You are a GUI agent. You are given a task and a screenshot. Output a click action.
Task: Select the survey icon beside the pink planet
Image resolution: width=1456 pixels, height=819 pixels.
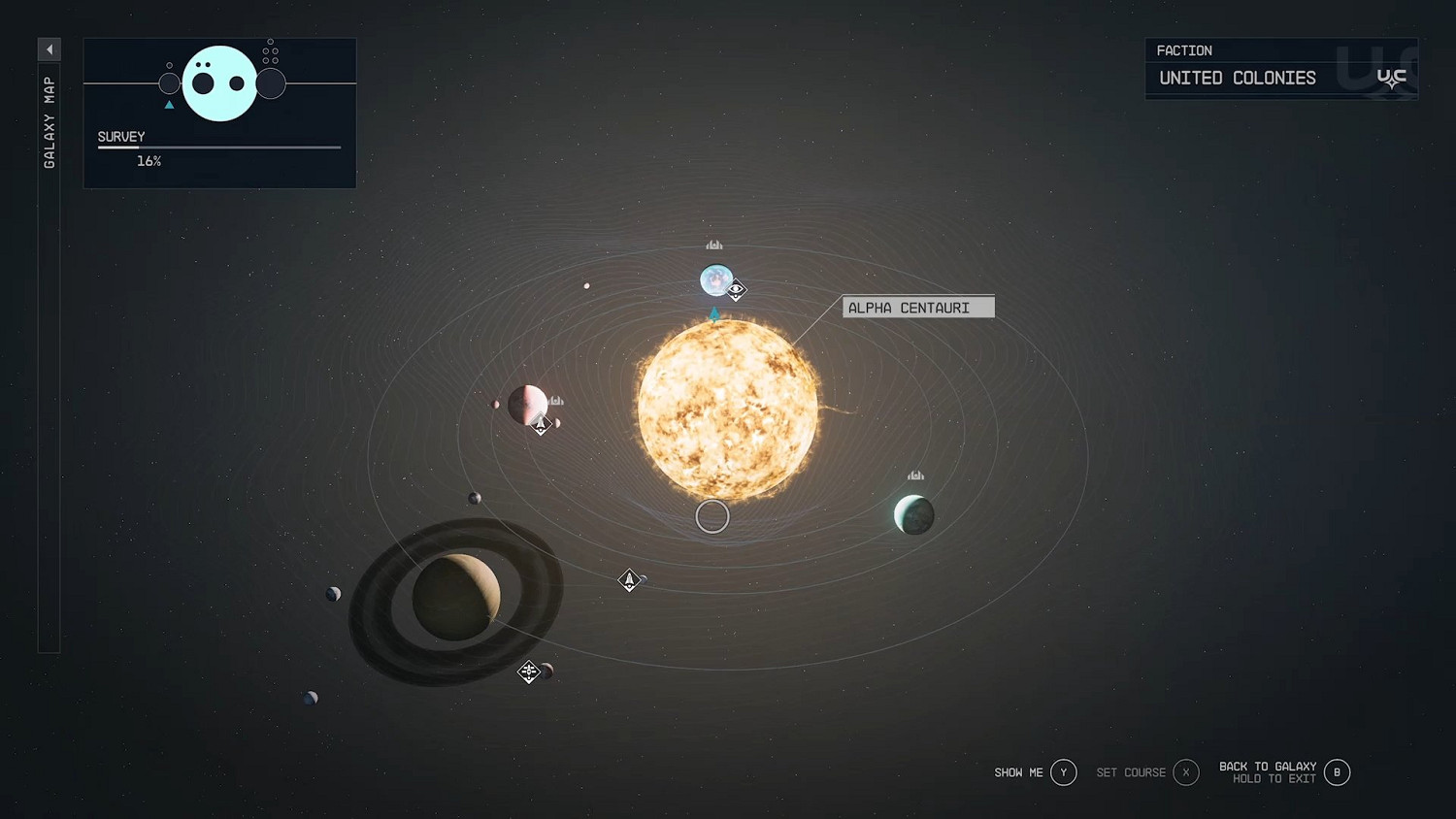click(555, 400)
